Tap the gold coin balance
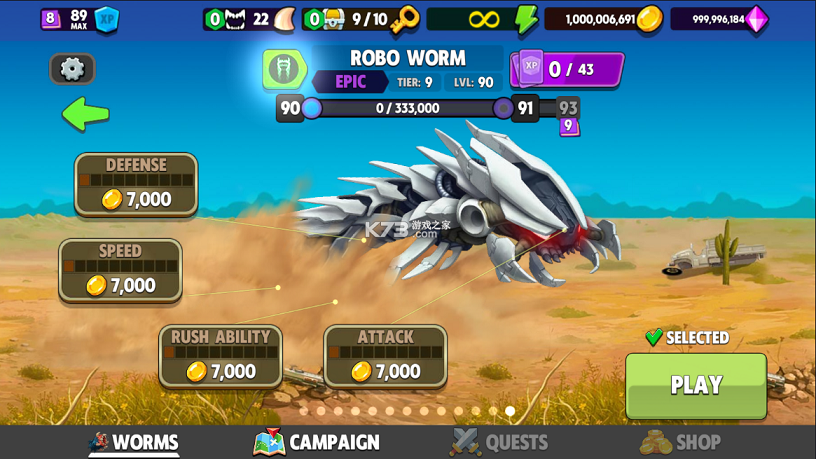 (613, 19)
